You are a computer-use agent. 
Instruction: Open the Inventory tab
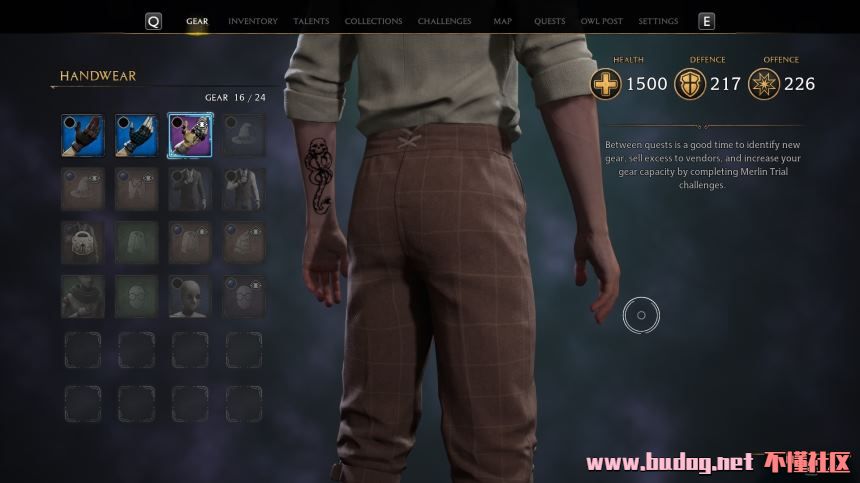(251, 21)
